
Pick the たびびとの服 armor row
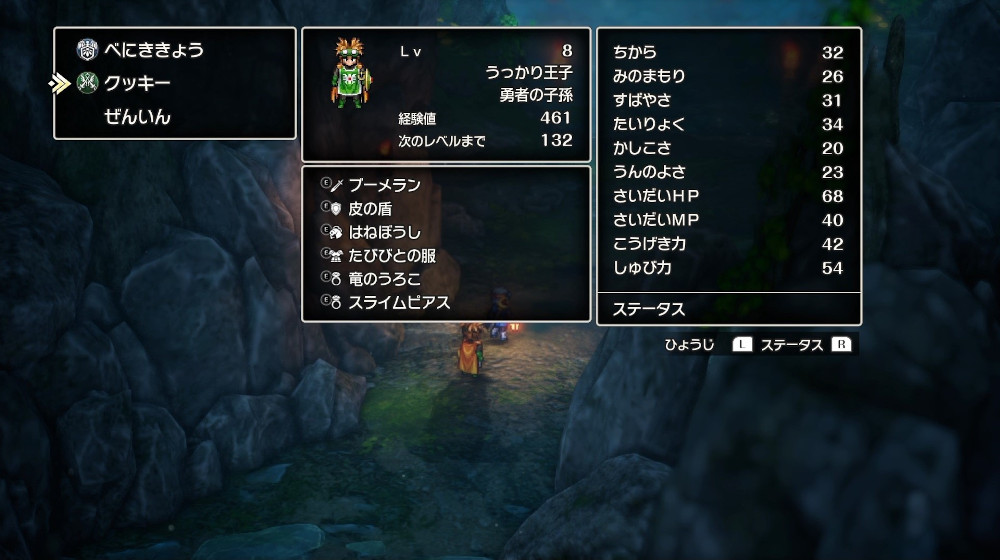(x=391, y=256)
